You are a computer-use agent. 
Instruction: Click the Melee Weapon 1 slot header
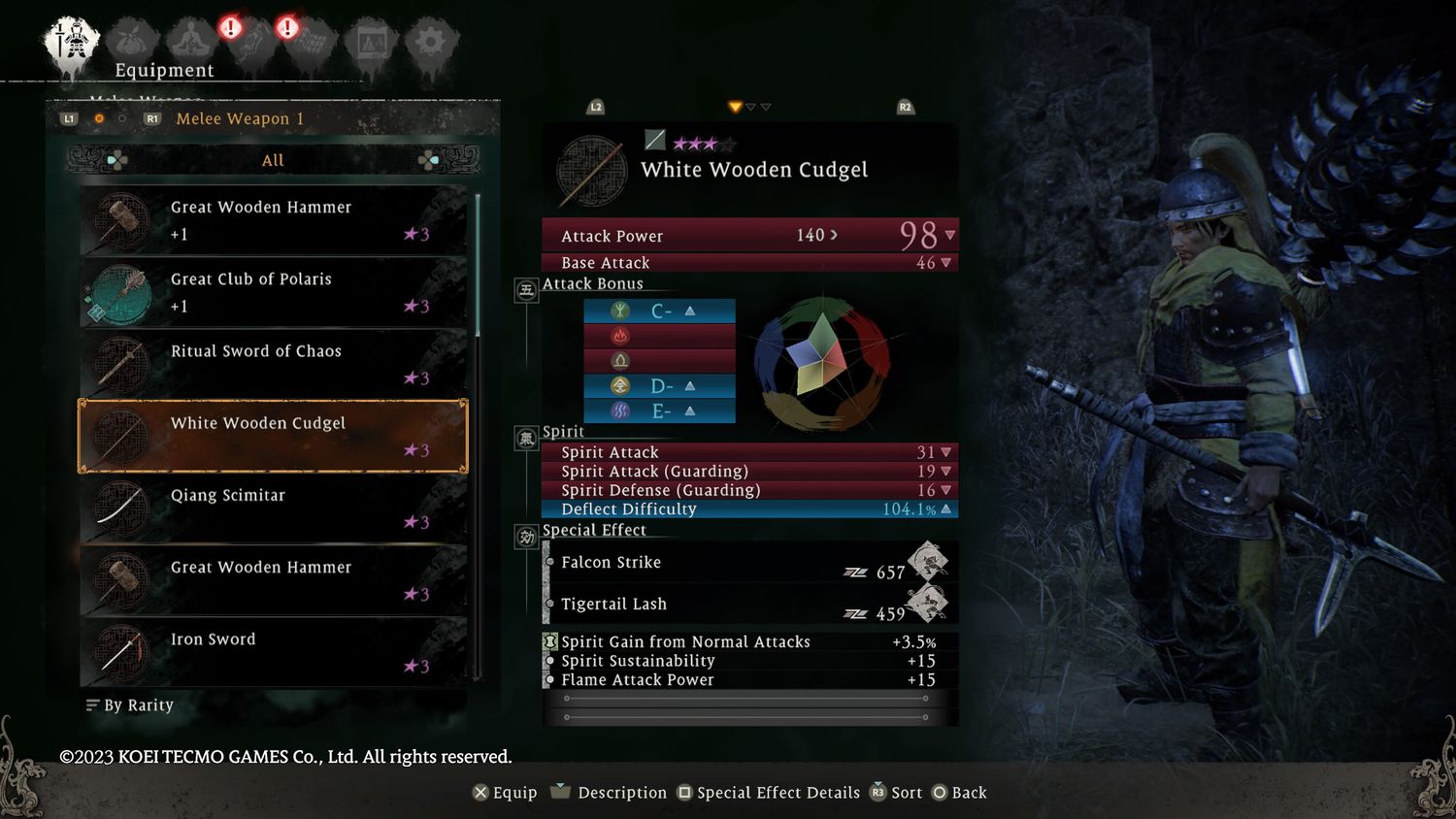tap(240, 118)
